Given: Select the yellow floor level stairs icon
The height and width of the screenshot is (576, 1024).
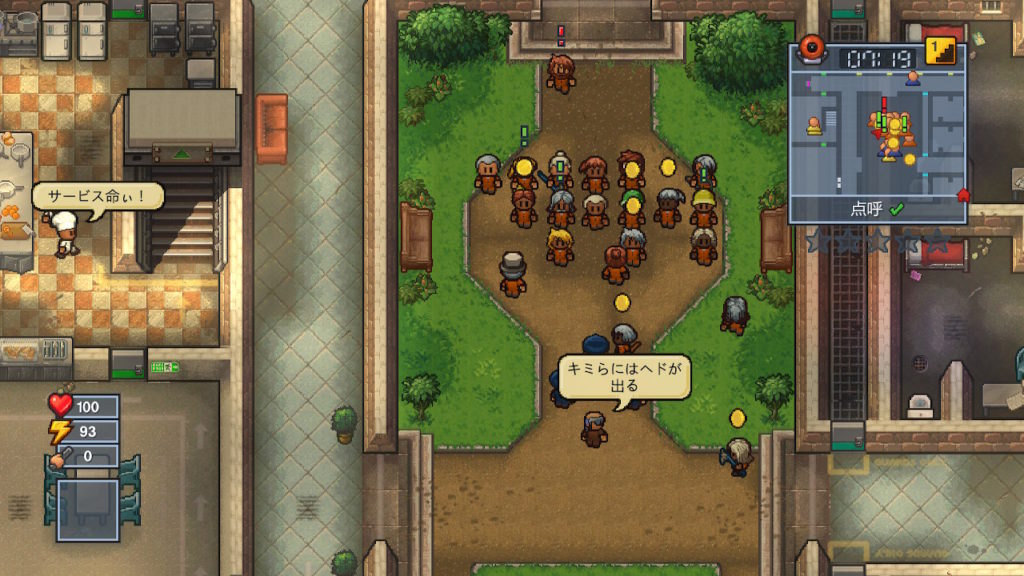Looking at the screenshot, I should 939,51.
